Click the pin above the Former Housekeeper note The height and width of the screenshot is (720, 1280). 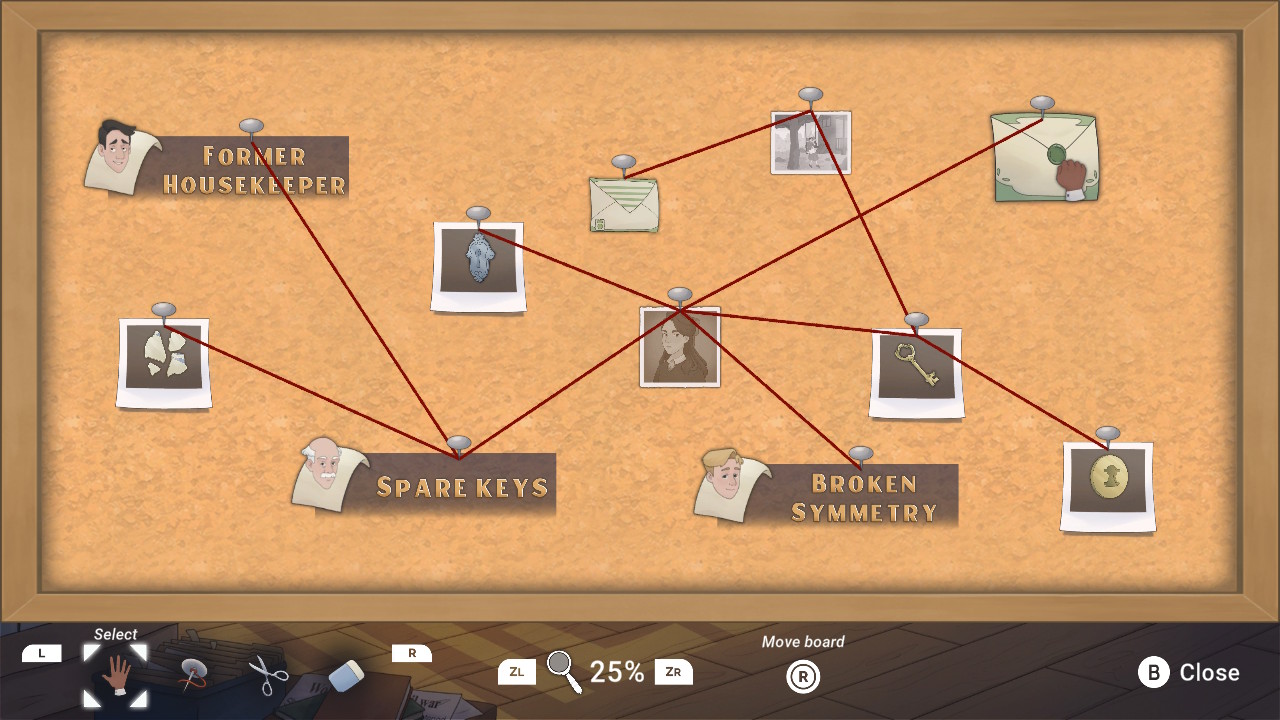(x=253, y=127)
